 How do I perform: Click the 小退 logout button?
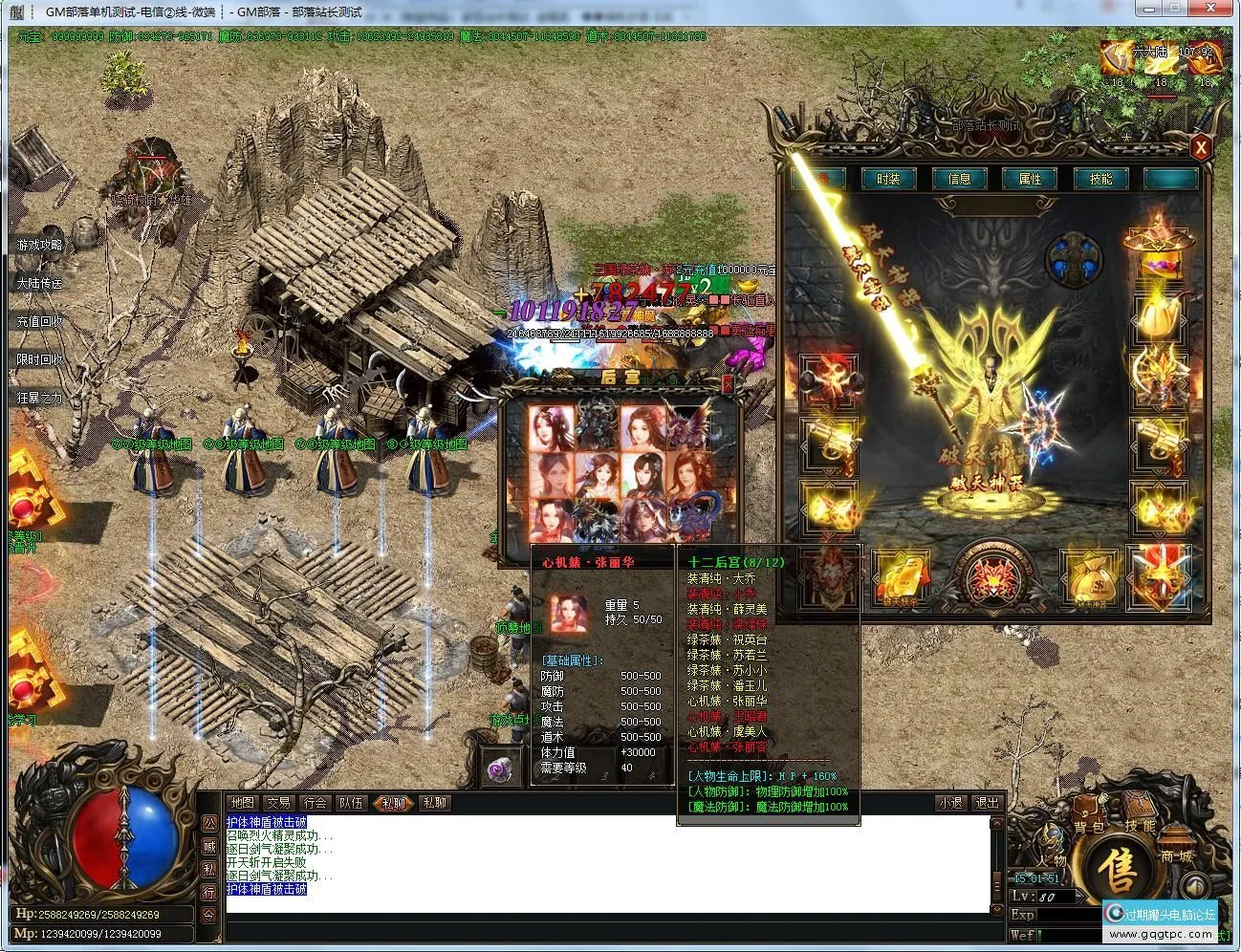click(949, 803)
